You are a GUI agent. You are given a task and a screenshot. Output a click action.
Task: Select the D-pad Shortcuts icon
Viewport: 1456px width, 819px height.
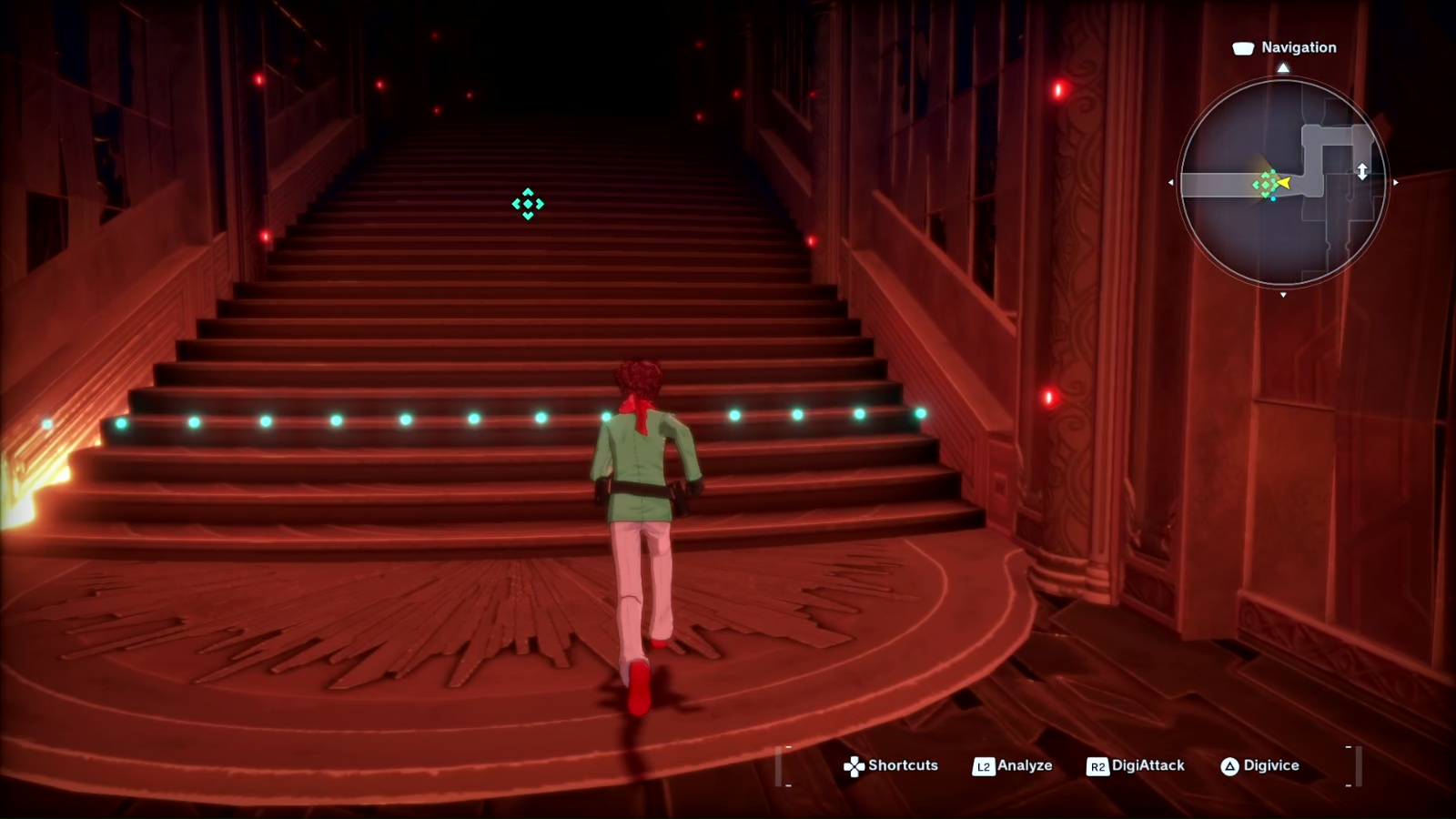tap(854, 766)
